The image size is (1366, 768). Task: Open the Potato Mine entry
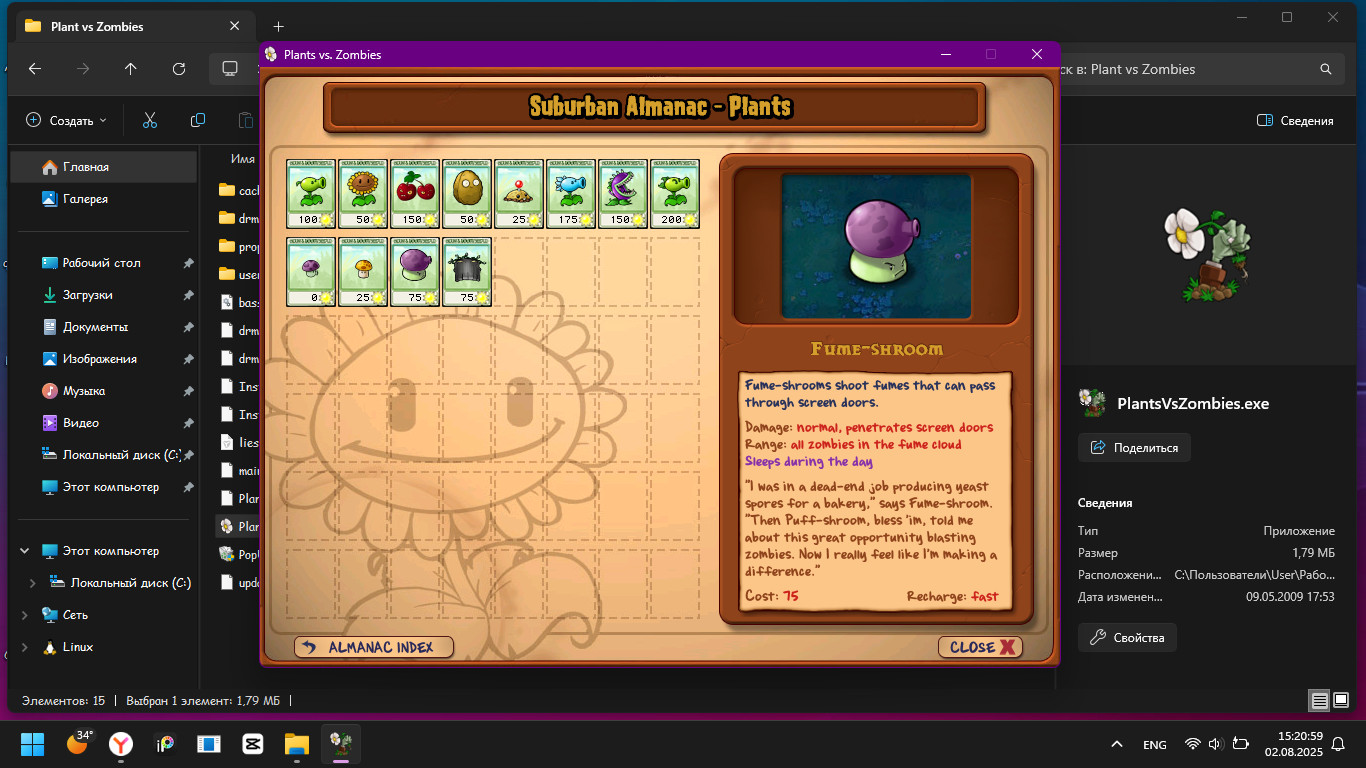click(519, 193)
